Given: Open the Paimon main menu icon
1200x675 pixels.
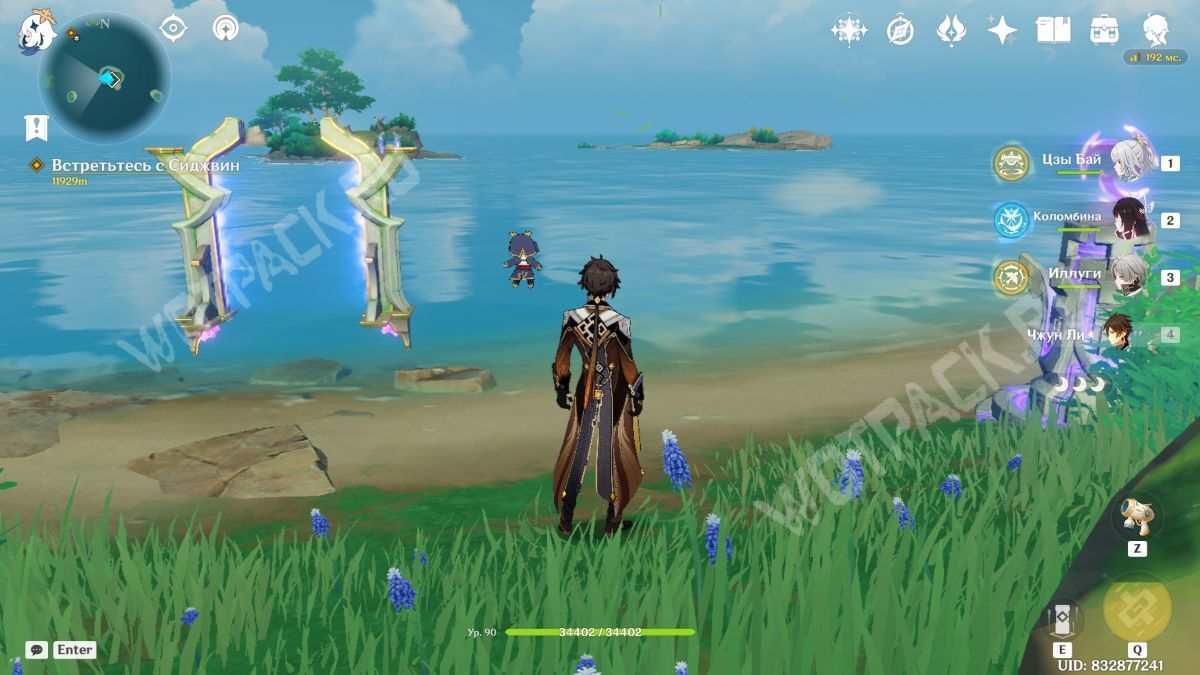Looking at the screenshot, I should (x=37, y=31).
